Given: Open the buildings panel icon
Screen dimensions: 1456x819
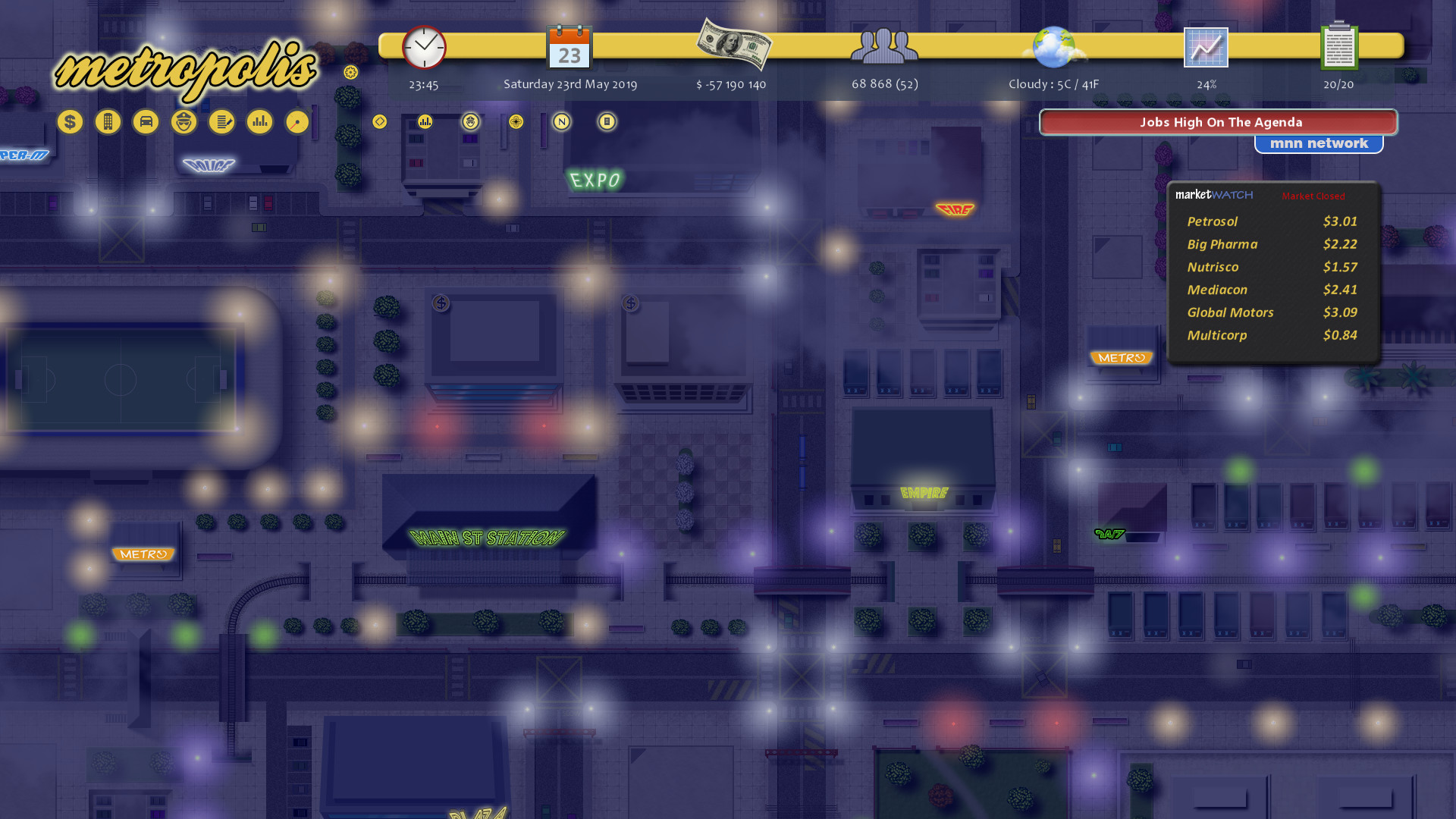Looking at the screenshot, I should pyautogui.click(x=107, y=121).
